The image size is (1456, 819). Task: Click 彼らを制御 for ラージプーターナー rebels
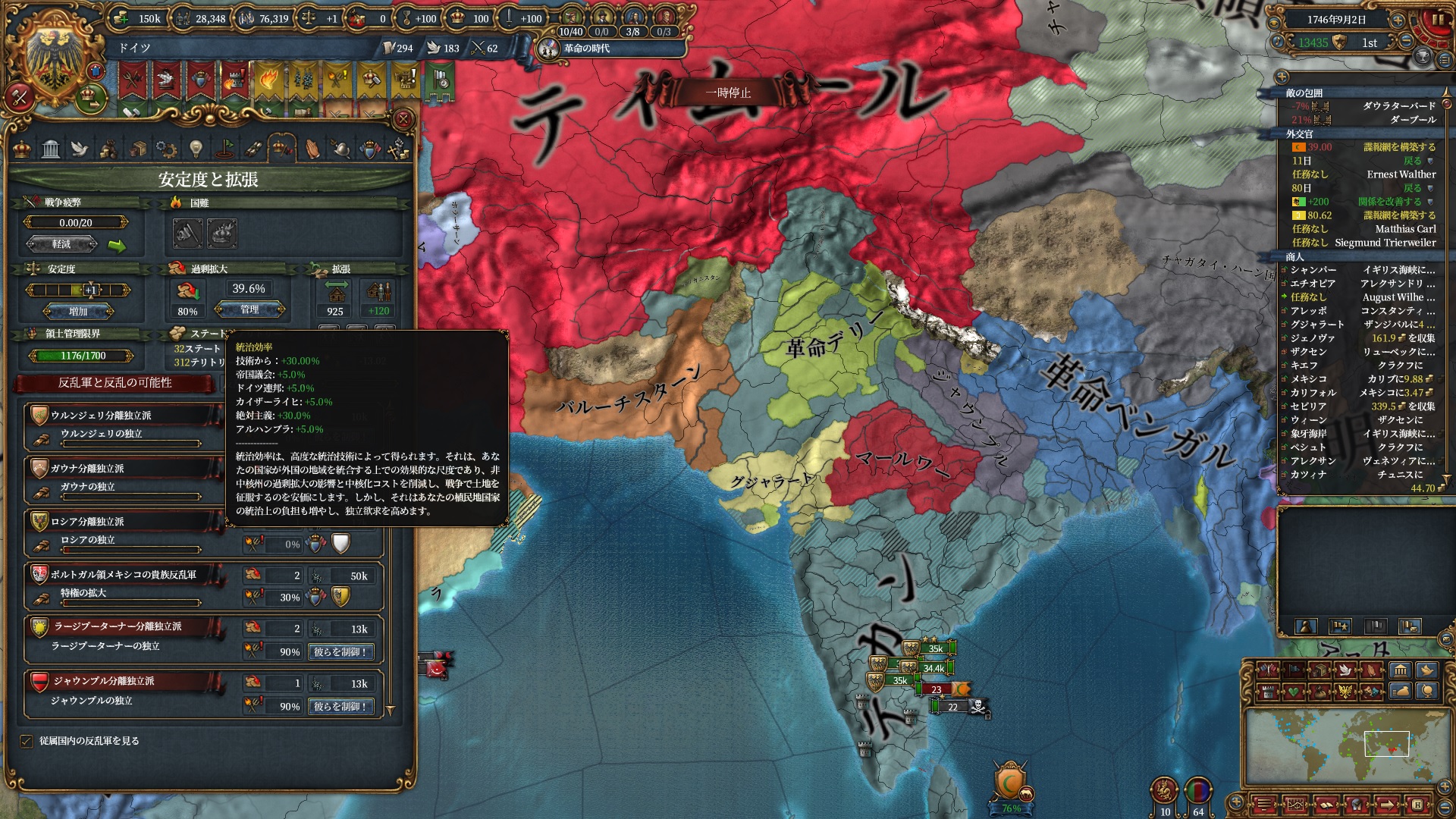(340, 651)
